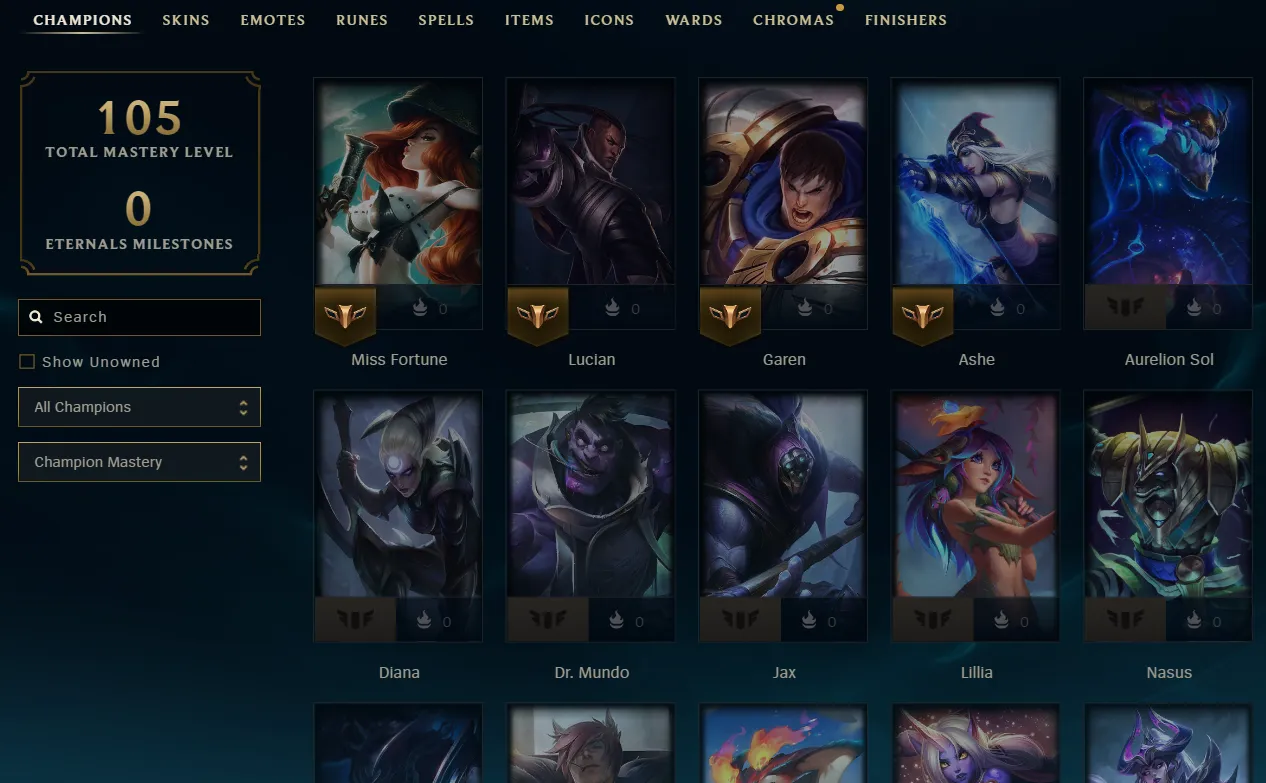Viewport: 1266px width, 783px height.
Task: Select the Items tab
Action: [x=529, y=20]
